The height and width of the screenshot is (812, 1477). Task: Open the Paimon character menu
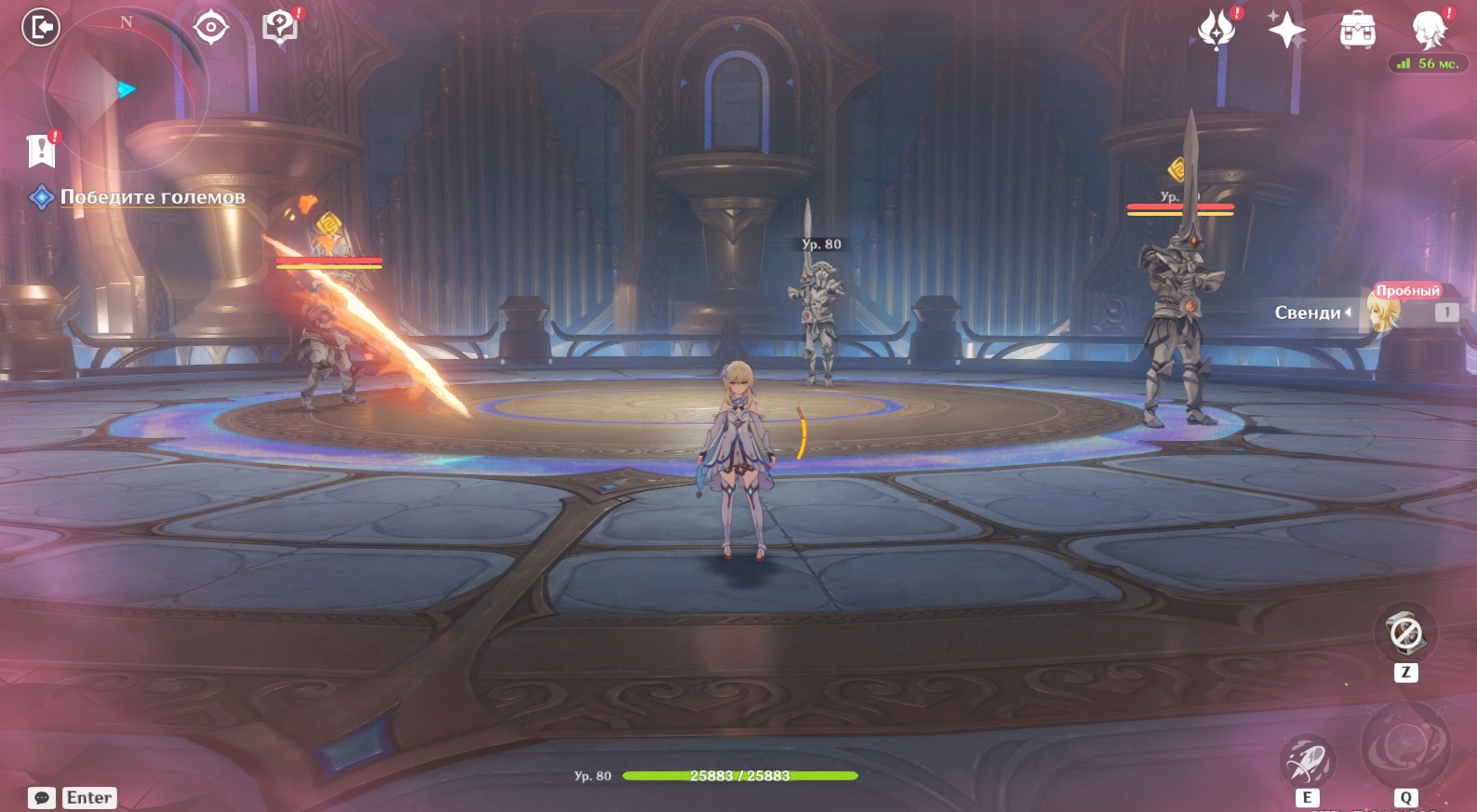pyautogui.click(x=1430, y=30)
